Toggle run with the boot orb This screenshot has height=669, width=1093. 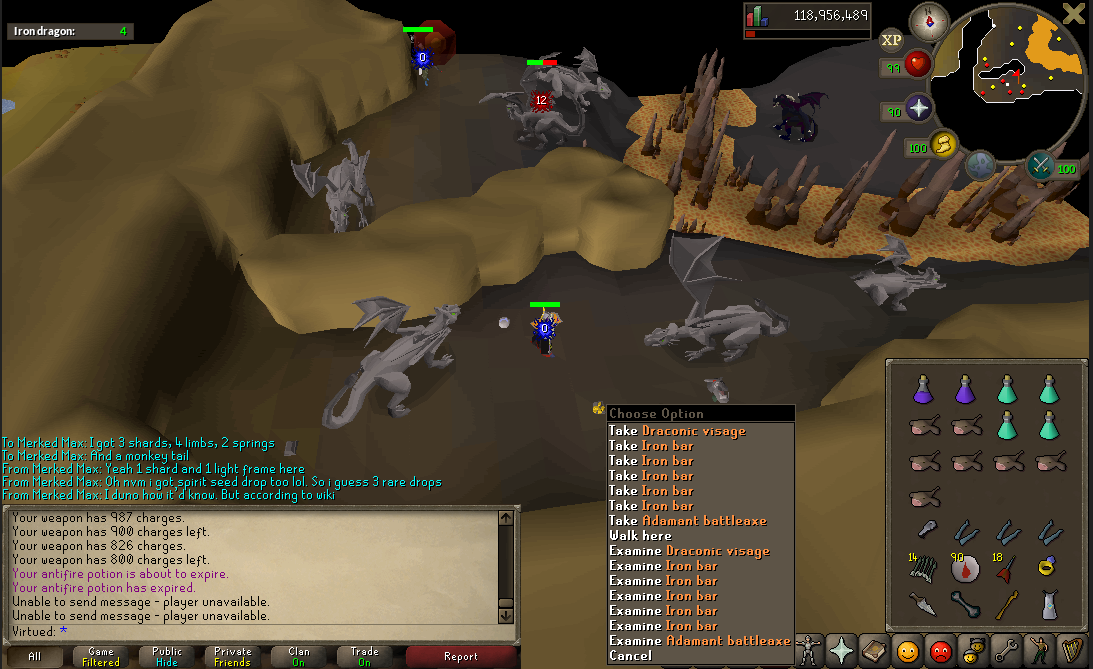click(943, 146)
